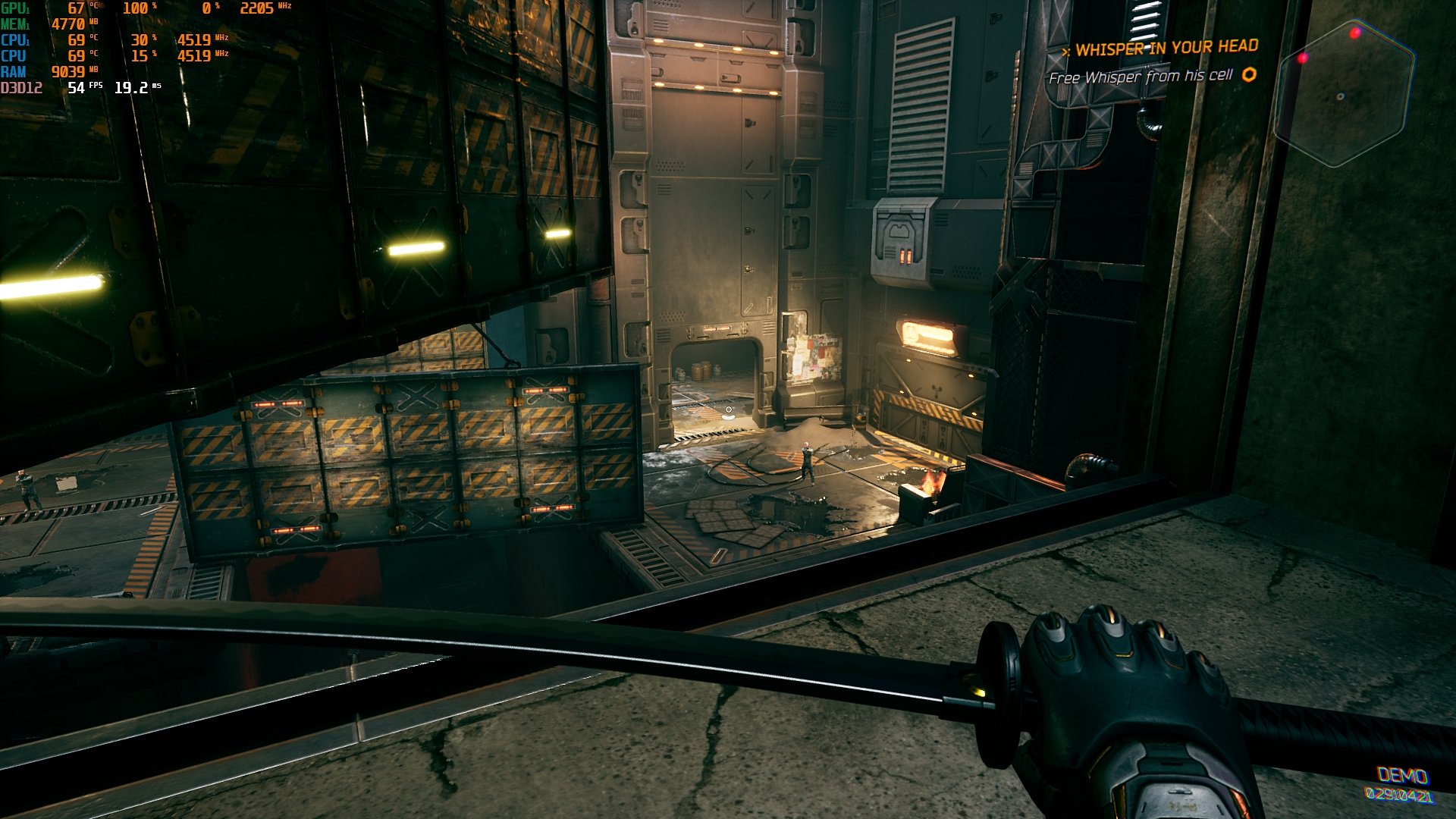
Task: Click the hexagonal minimap radar
Action: (1343, 94)
